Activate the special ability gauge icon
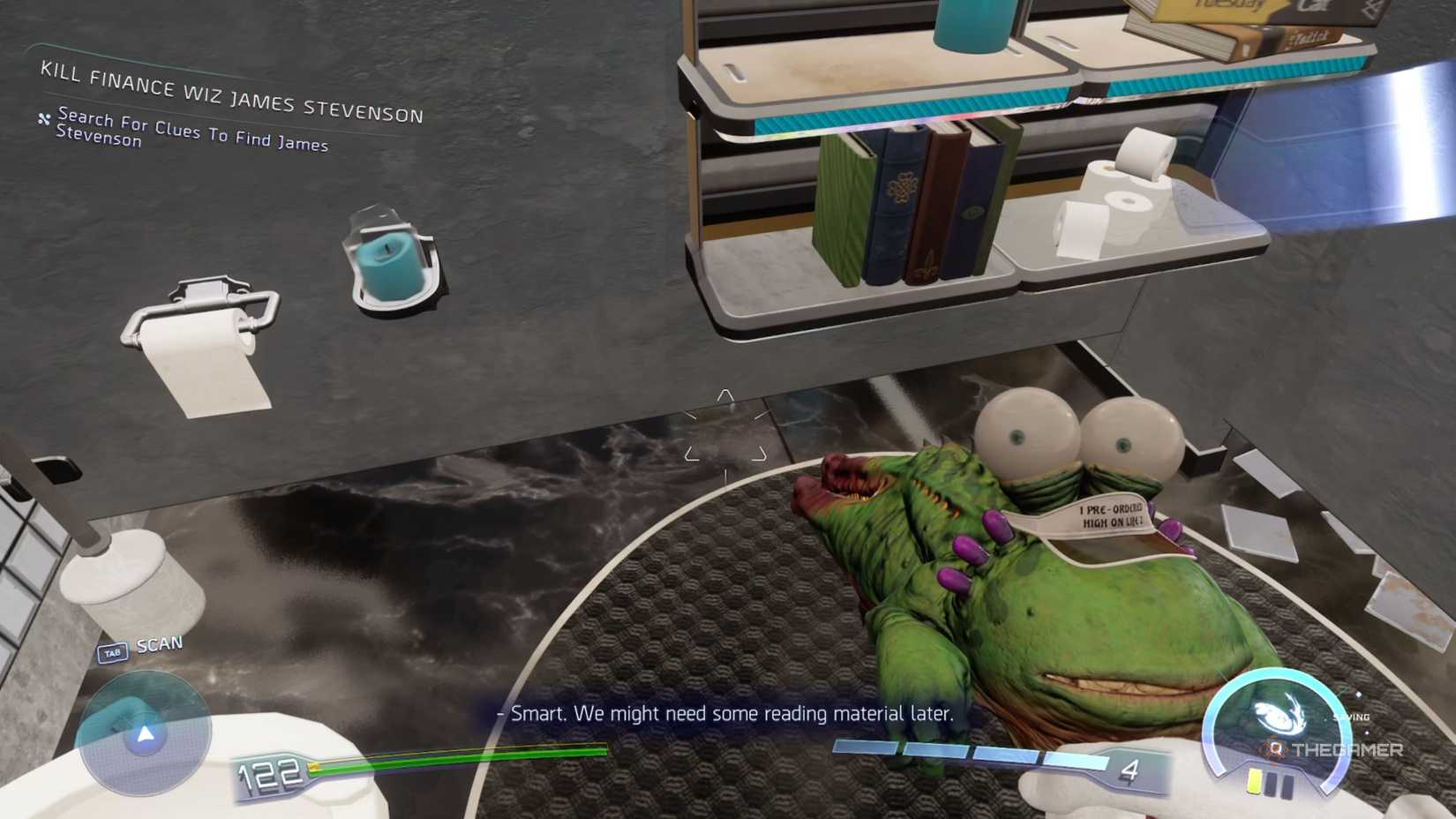This screenshot has height=819, width=1456. click(1275, 713)
